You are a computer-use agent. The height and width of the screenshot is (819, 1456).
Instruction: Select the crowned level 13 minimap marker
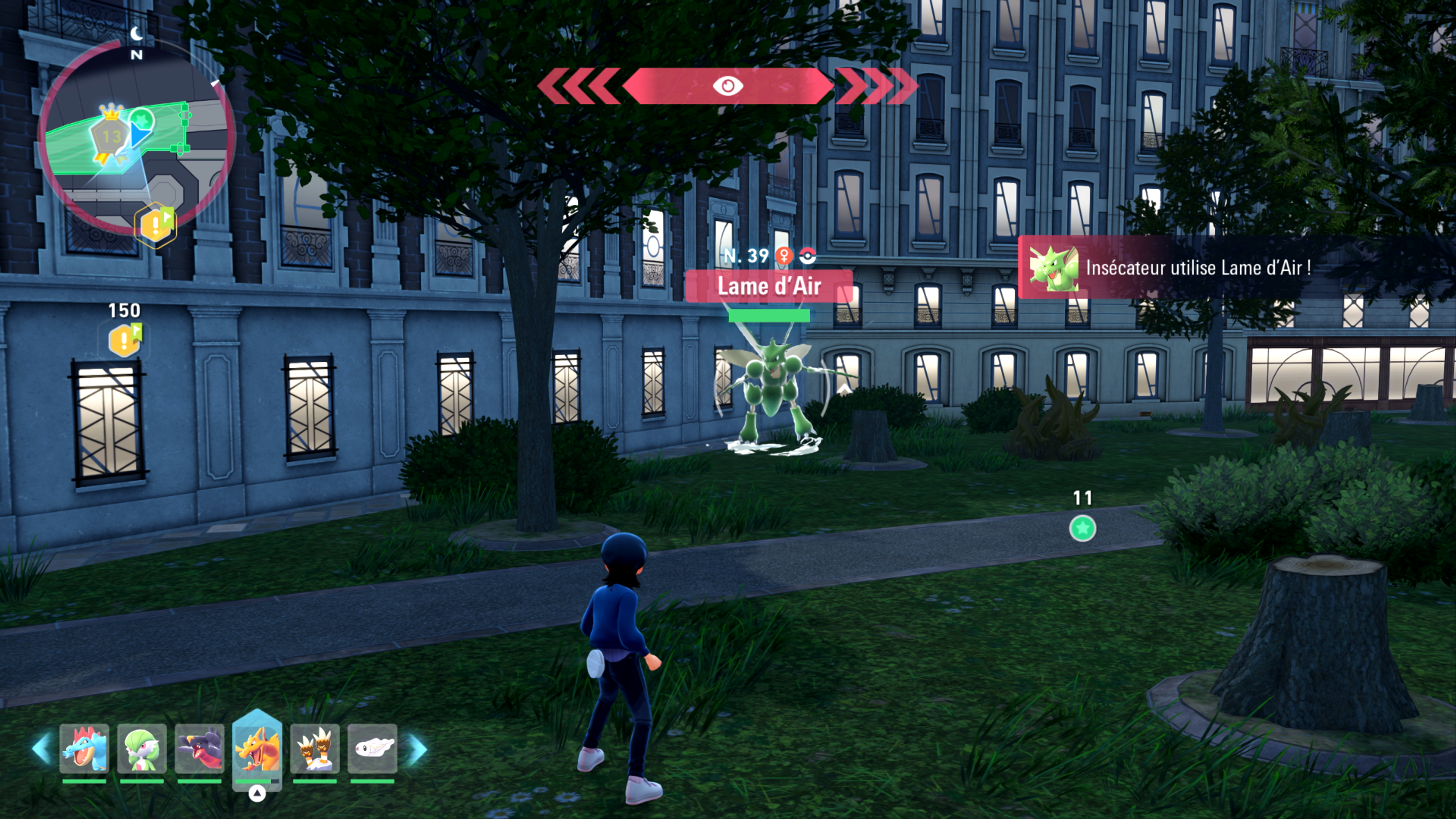(x=111, y=134)
